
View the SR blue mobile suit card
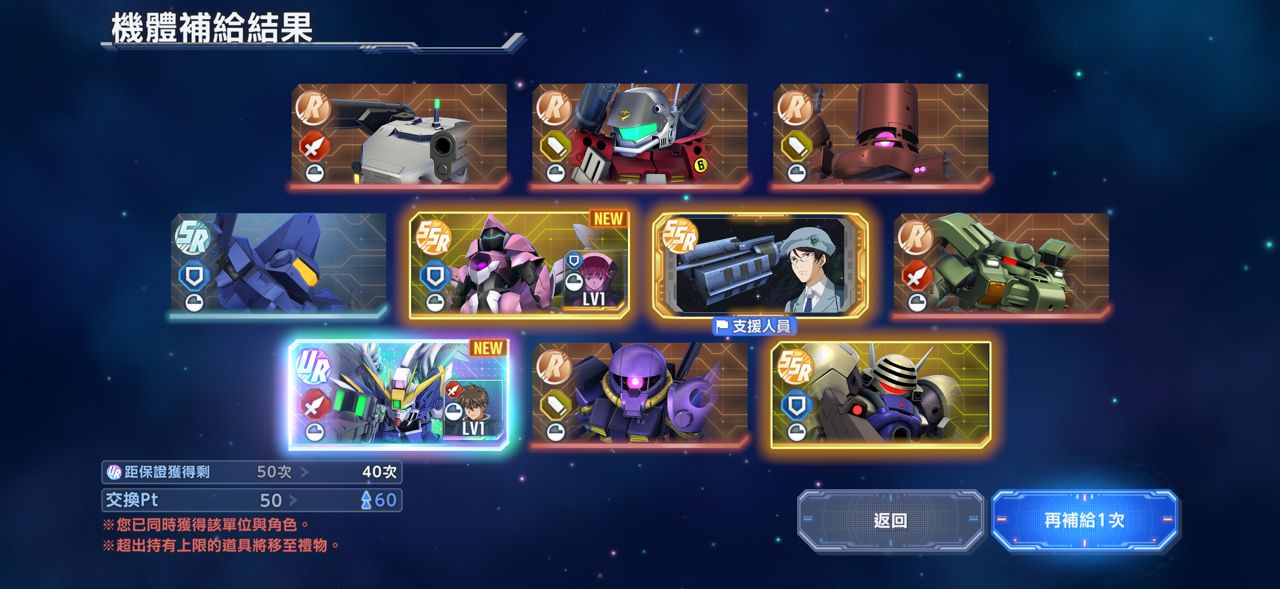tap(278, 265)
